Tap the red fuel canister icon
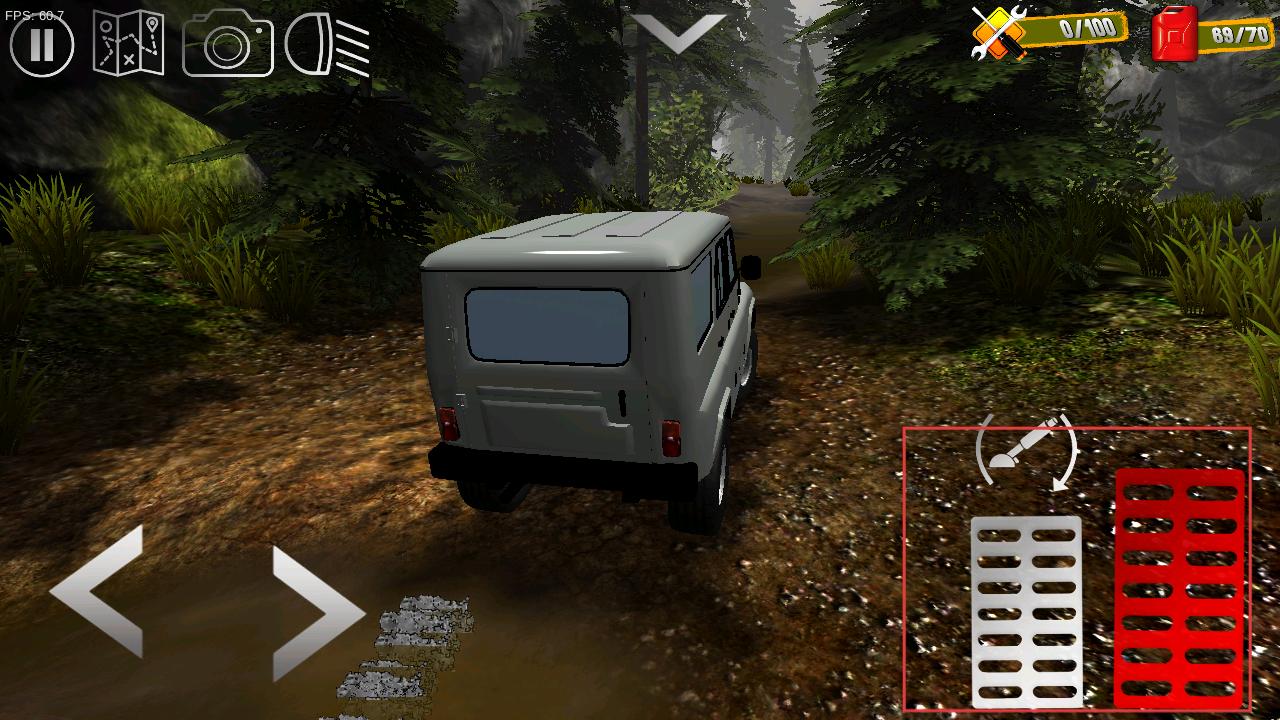1280x720 pixels. [1174, 34]
